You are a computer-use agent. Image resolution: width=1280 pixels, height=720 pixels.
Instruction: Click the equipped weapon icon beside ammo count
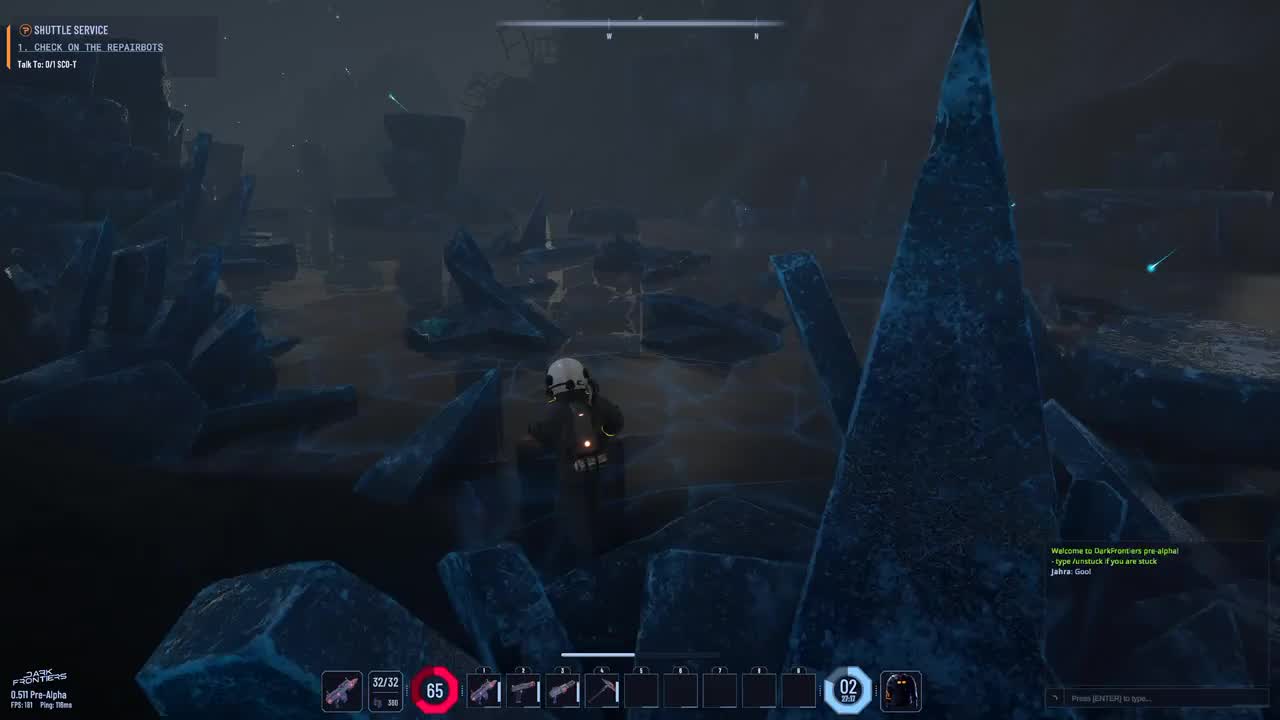342,691
